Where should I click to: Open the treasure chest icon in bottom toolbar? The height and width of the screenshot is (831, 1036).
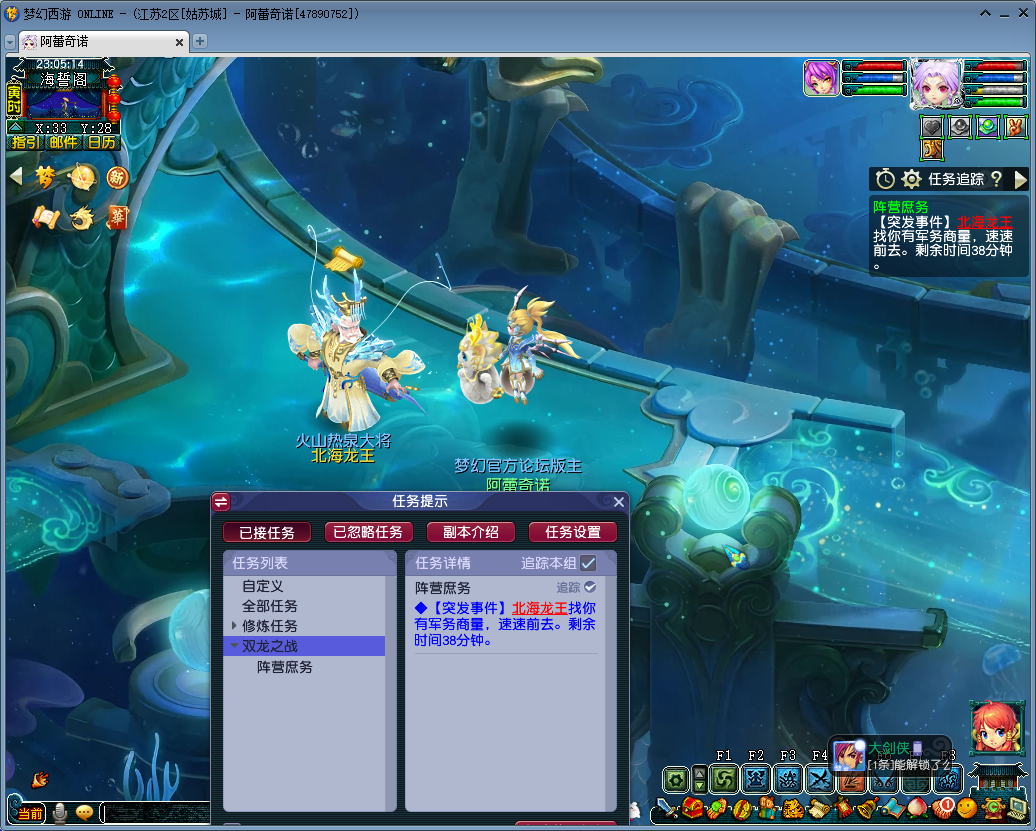[693, 807]
